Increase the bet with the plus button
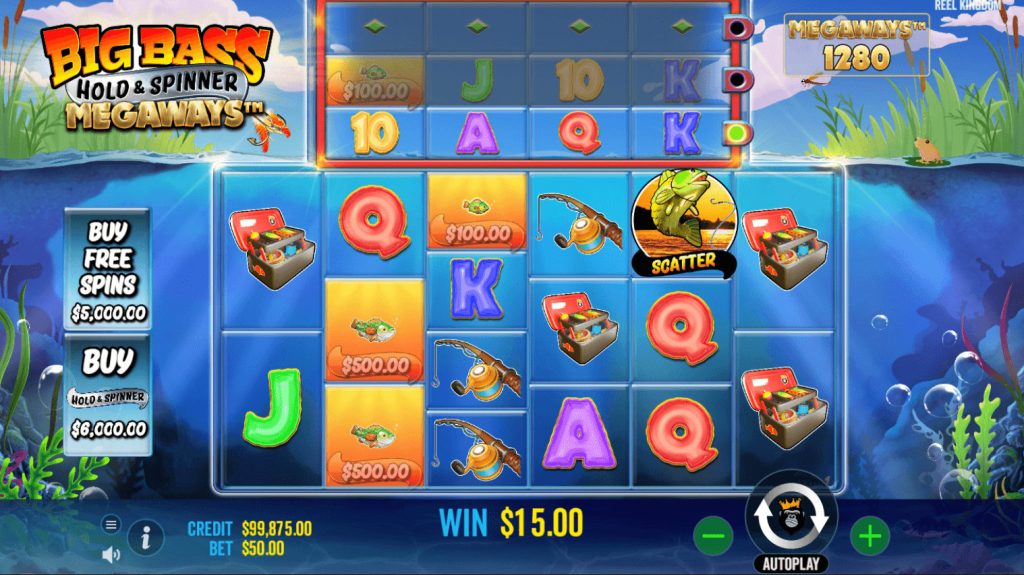1024x575 pixels. click(x=869, y=537)
